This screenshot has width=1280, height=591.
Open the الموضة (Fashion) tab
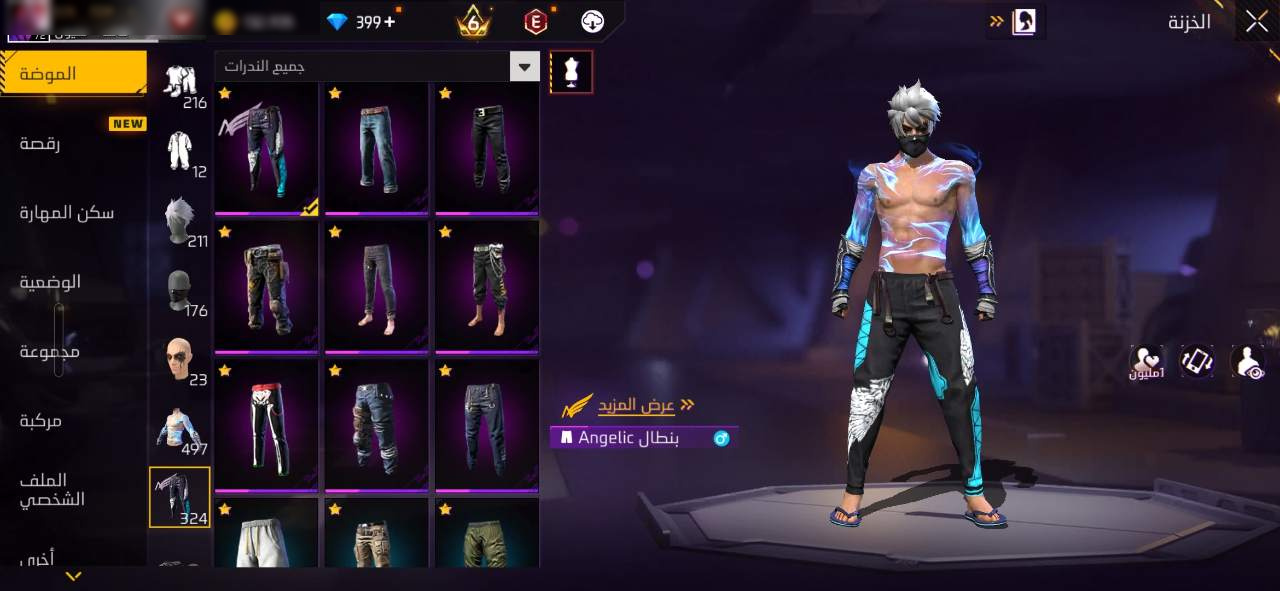click(73, 74)
